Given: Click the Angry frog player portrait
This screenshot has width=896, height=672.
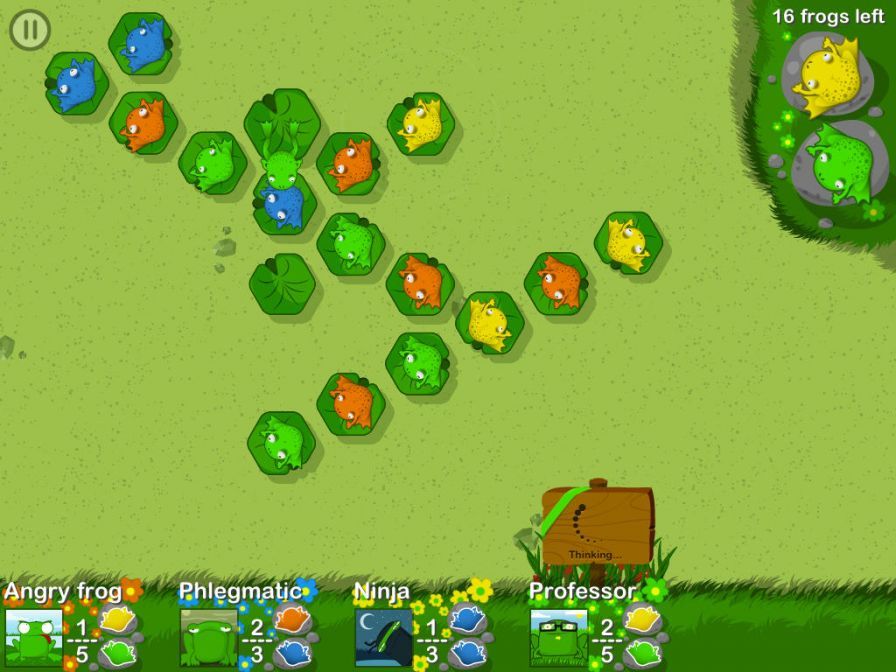Looking at the screenshot, I should 33,637.
